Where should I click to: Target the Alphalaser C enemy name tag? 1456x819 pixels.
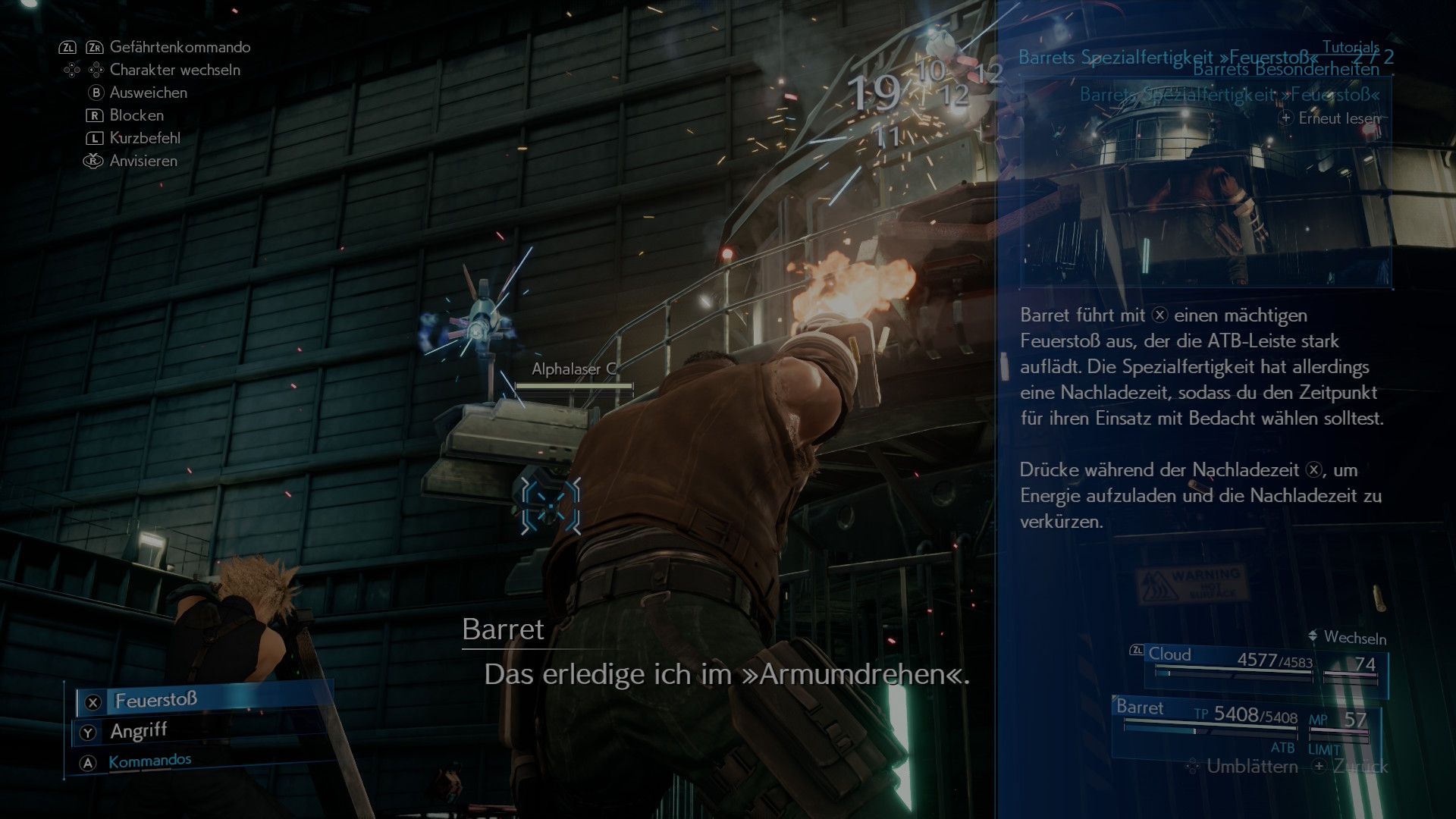[573, 369]
